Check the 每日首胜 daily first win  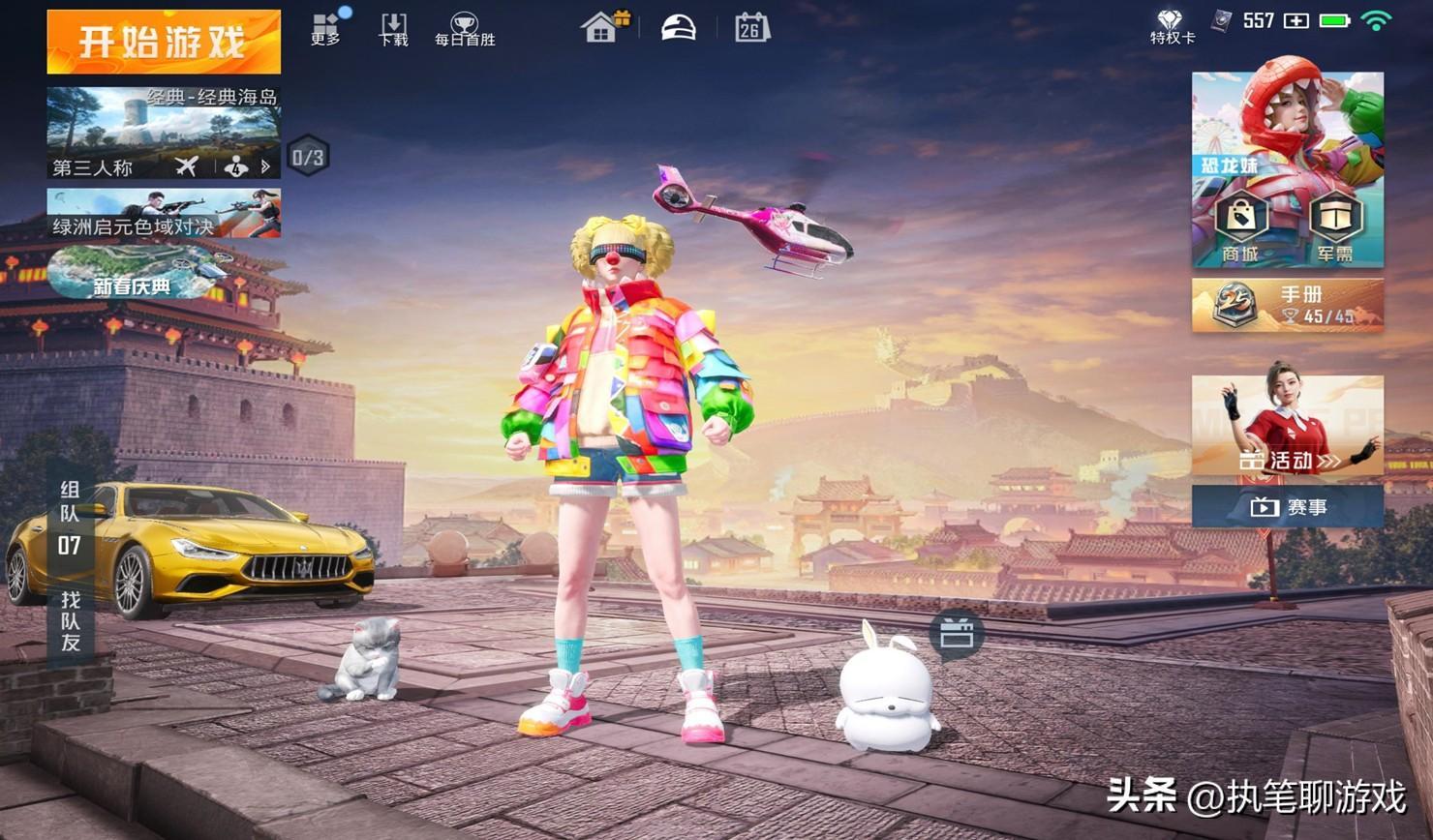point(465,29)
